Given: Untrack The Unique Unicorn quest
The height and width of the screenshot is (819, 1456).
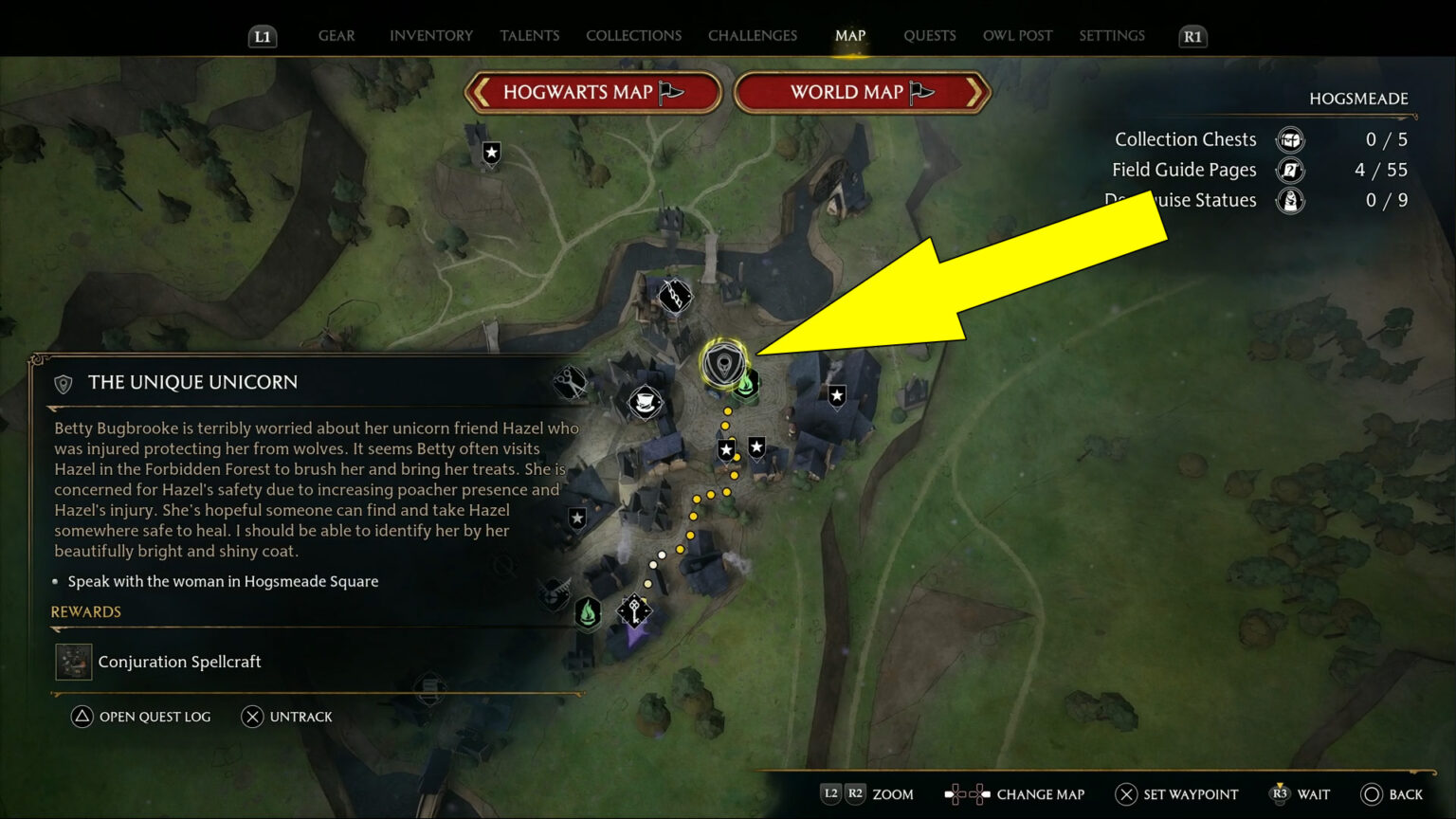Looking at the screenshot, I should [x=286, y=717].
